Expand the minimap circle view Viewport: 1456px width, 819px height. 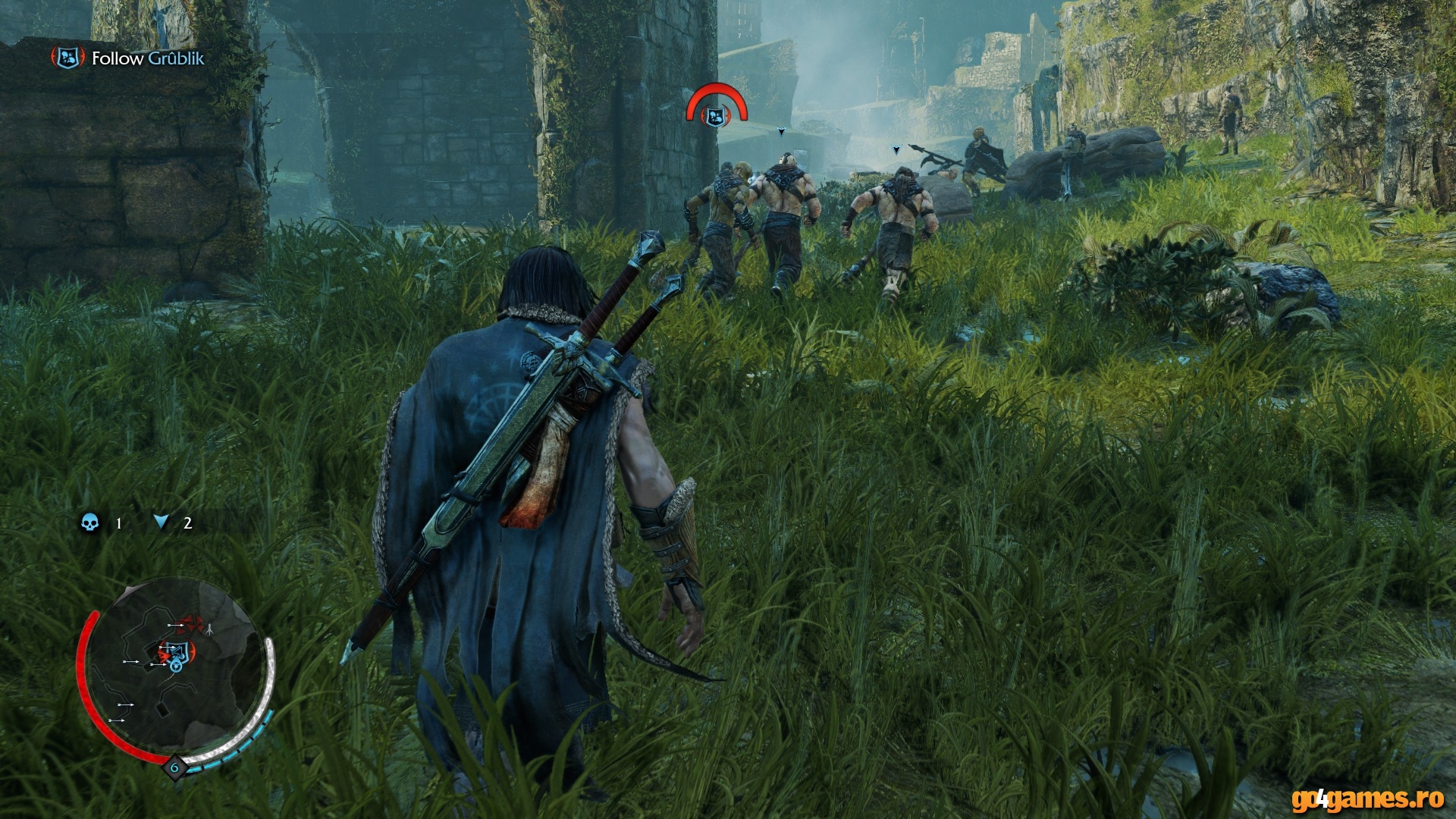[x=176, y=675]
